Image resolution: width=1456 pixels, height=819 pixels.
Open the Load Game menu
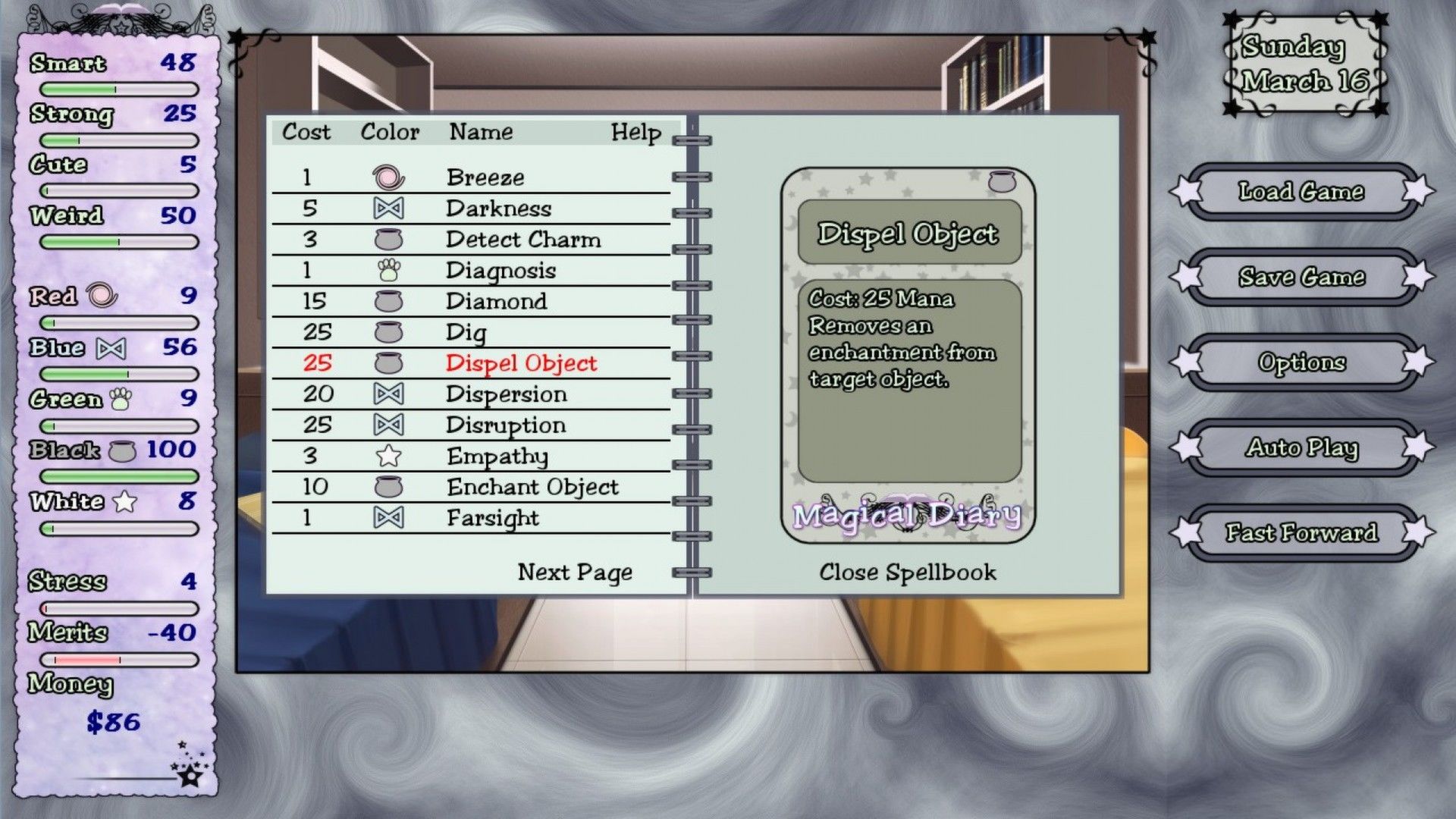[x=1301, y=192]
